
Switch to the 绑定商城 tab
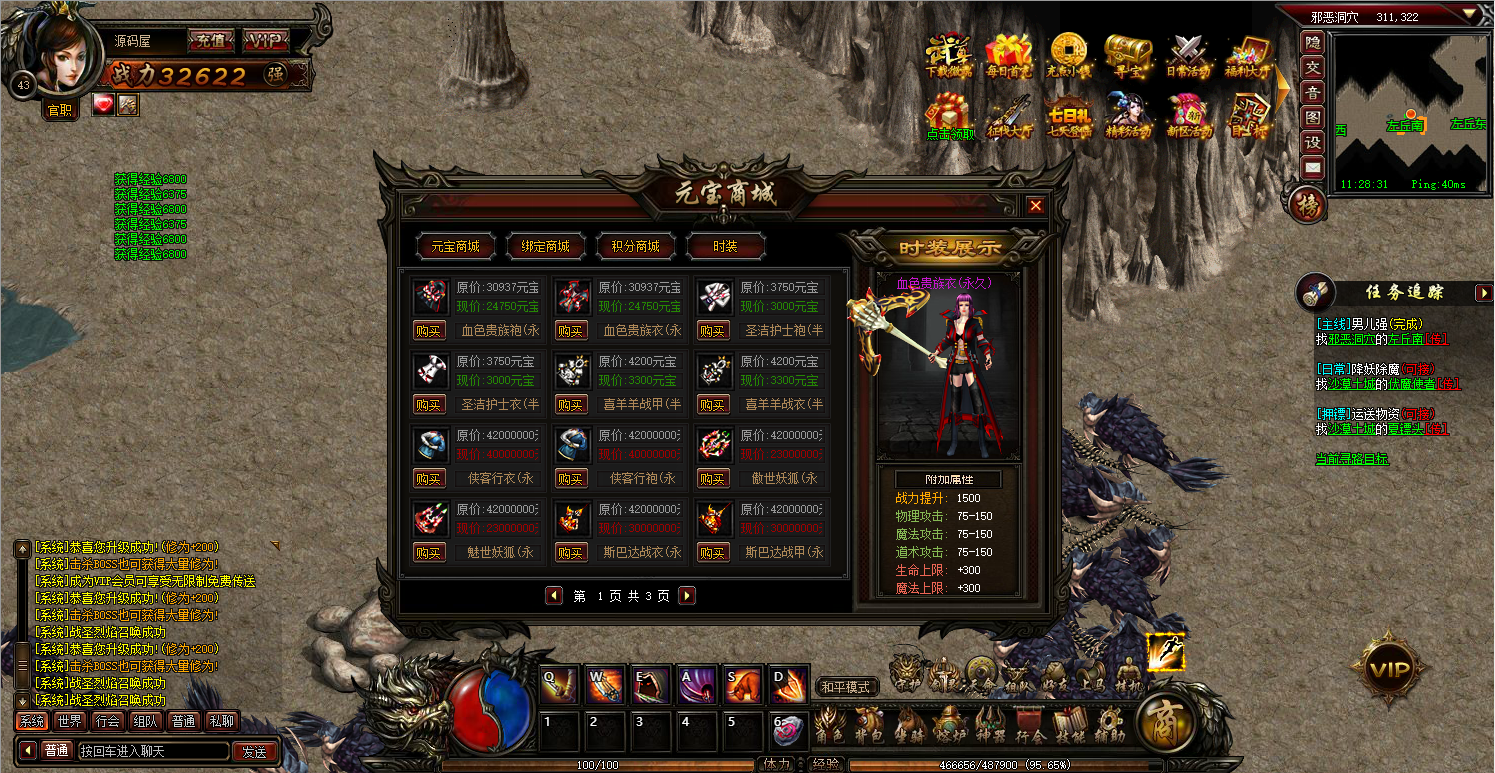(545, 246)
